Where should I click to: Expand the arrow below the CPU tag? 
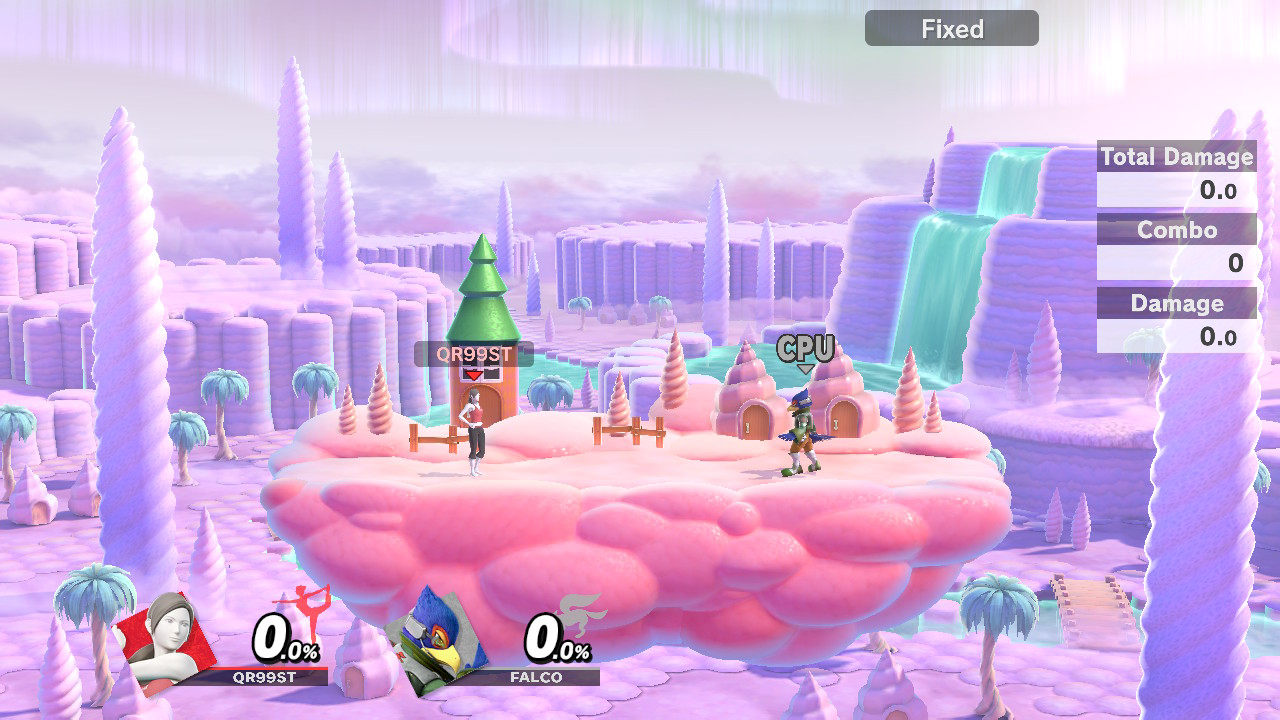[804, 367]
